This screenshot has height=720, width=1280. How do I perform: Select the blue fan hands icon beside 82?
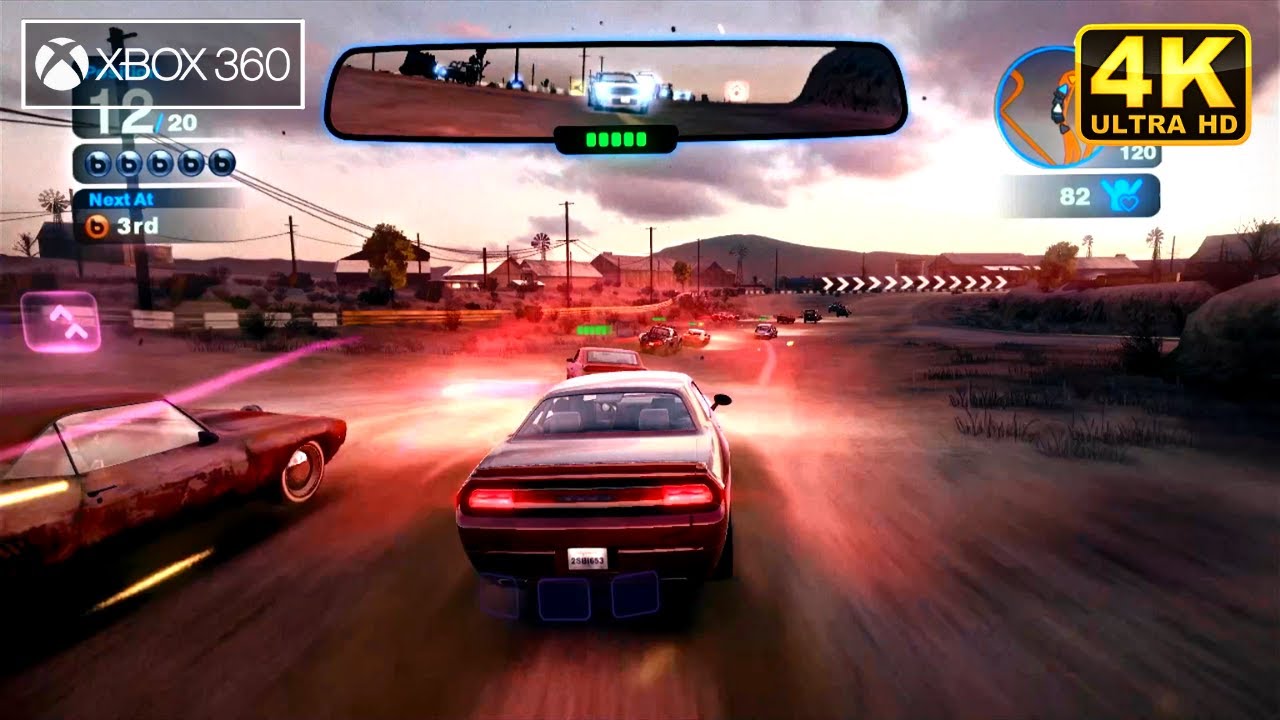(x=1122, y=195)
